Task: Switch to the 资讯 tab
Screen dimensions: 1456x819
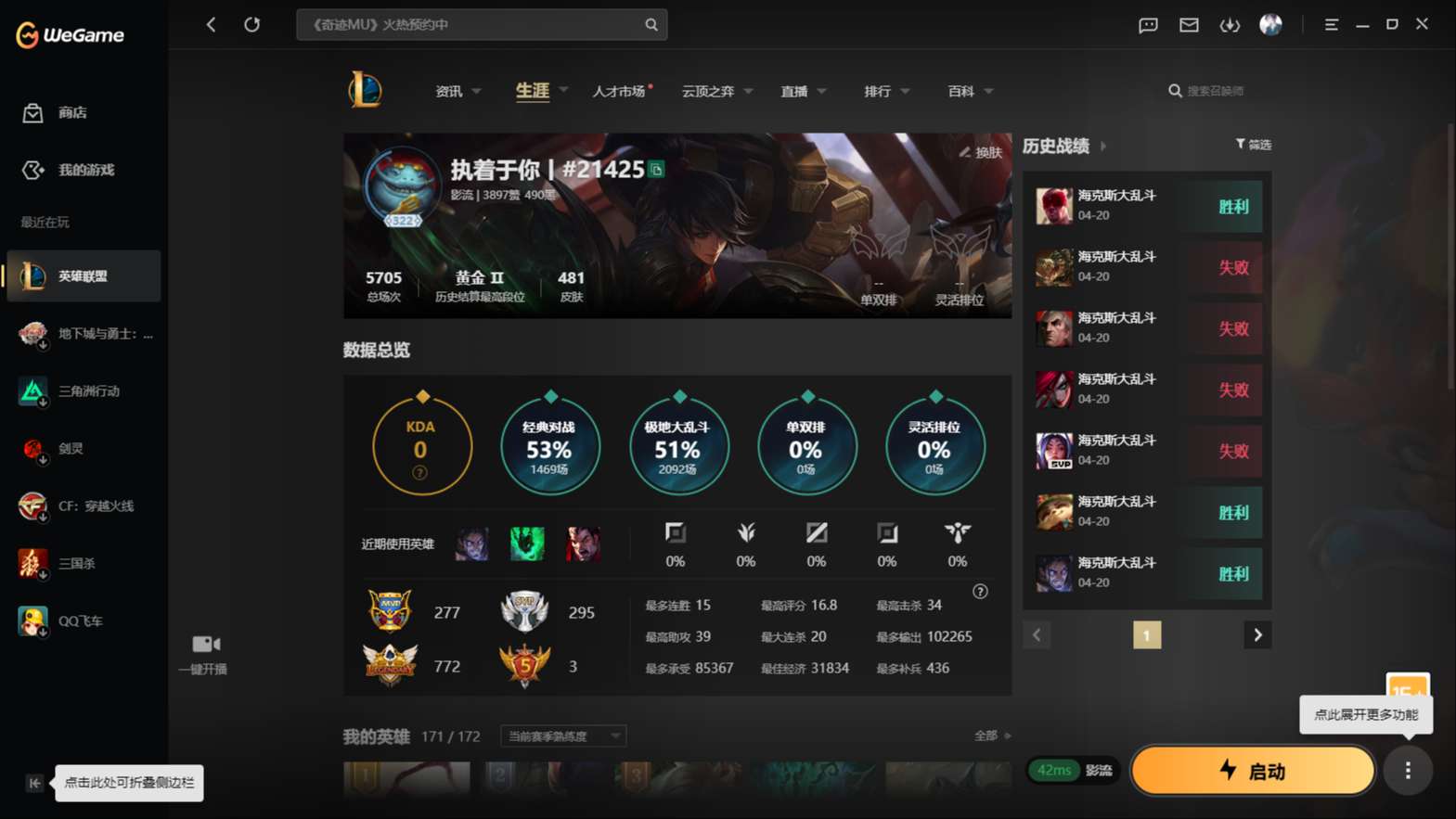Action: click(448, 91)
